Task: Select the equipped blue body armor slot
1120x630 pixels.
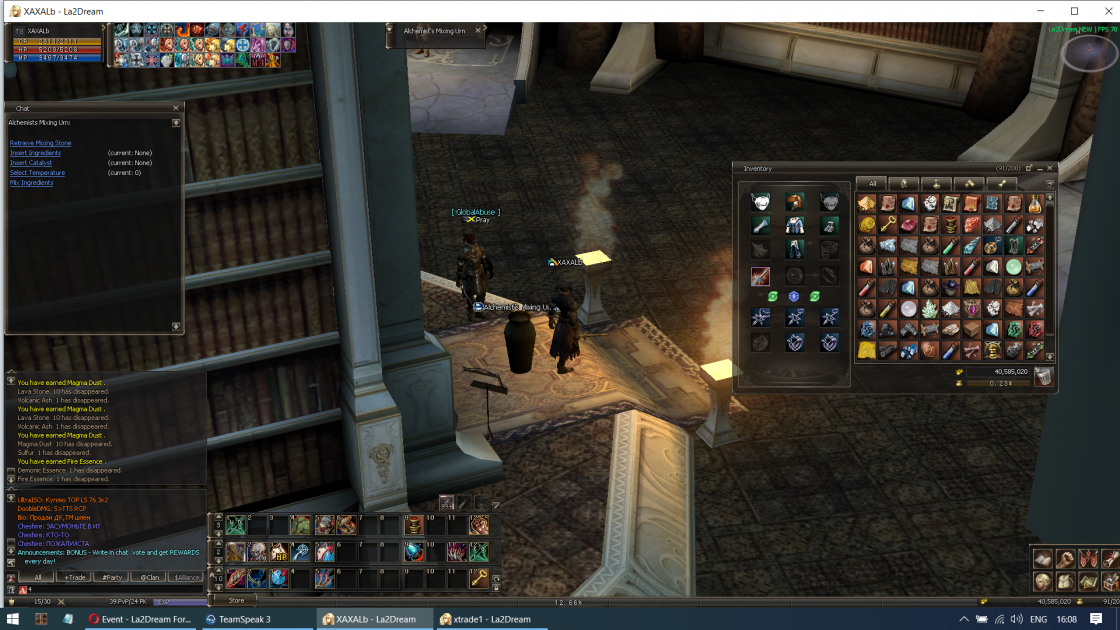Action: point(794,226)
